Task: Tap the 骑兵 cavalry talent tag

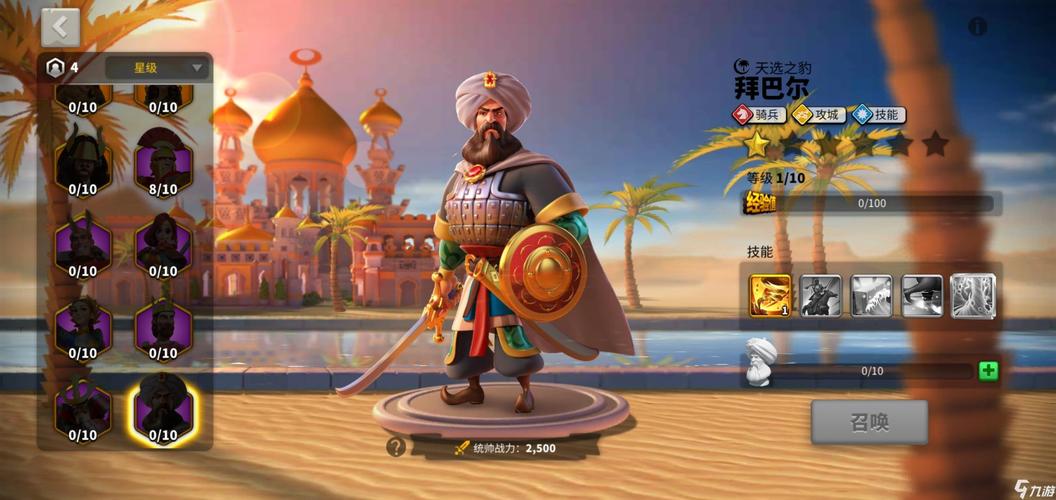Action: pyautogui.click(x=758, y=114)
